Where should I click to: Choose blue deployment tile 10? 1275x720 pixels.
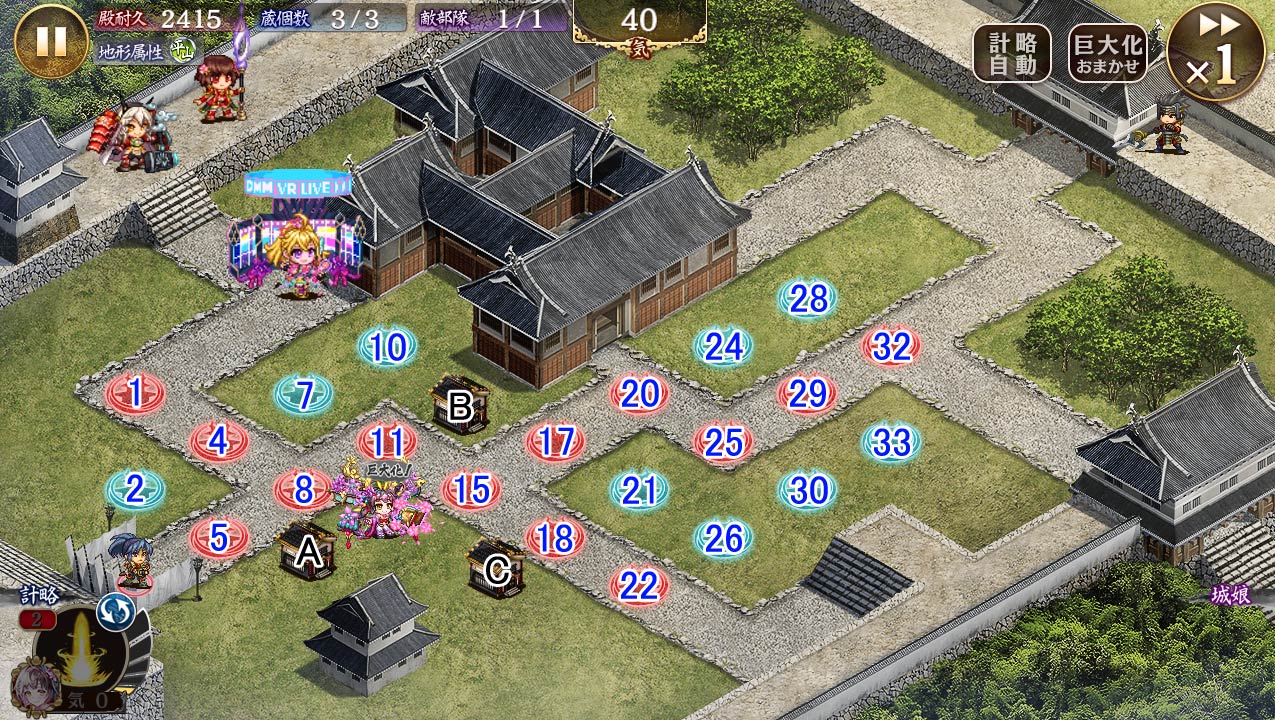point(387,348)
